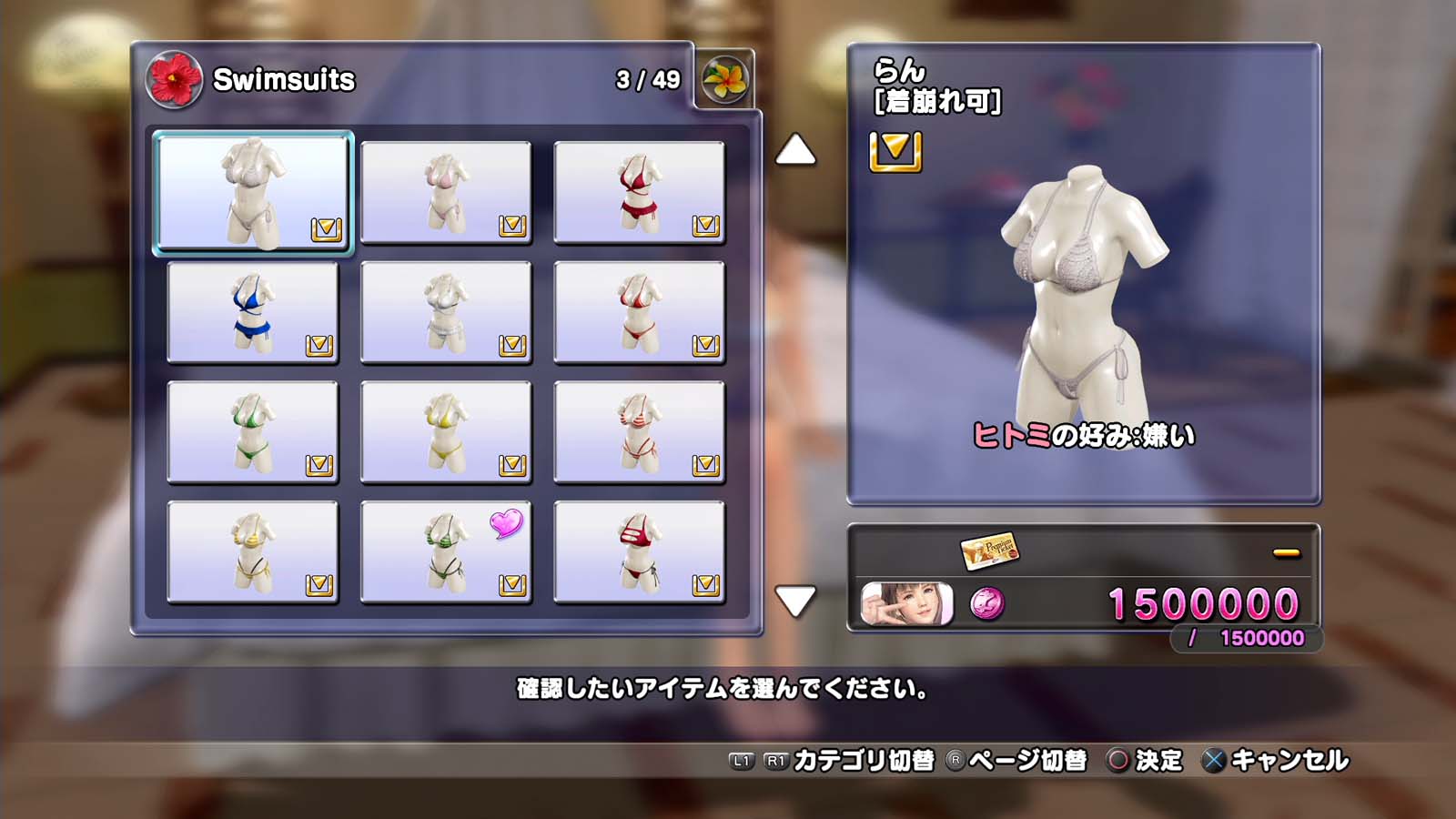Click the Hitomi character portrait
The image size is (1456, 819).
[x=907, y=604]
